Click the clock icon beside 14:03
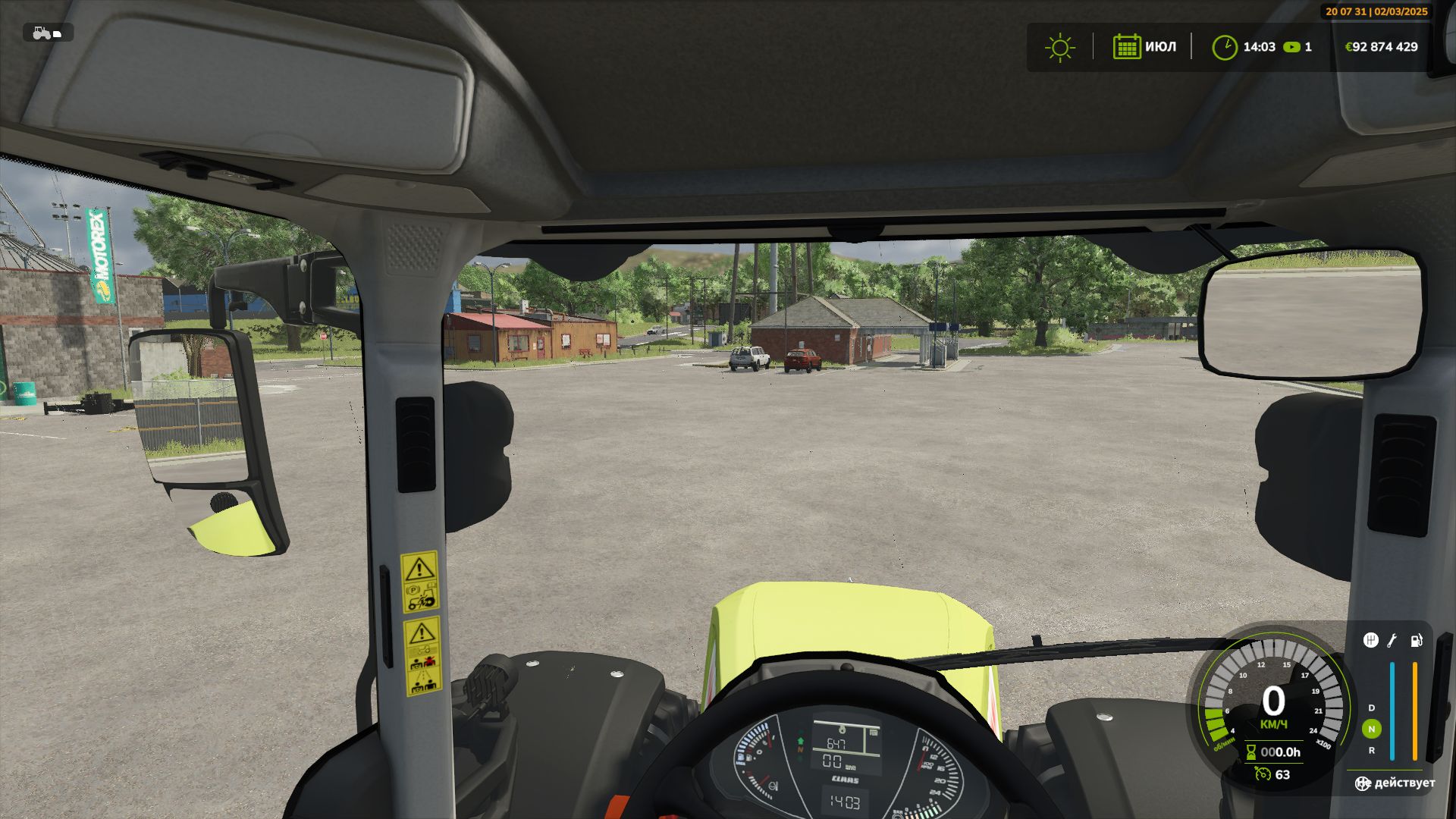The height and width of the screenshot is (819, 1456). (x=1226, y=47)
